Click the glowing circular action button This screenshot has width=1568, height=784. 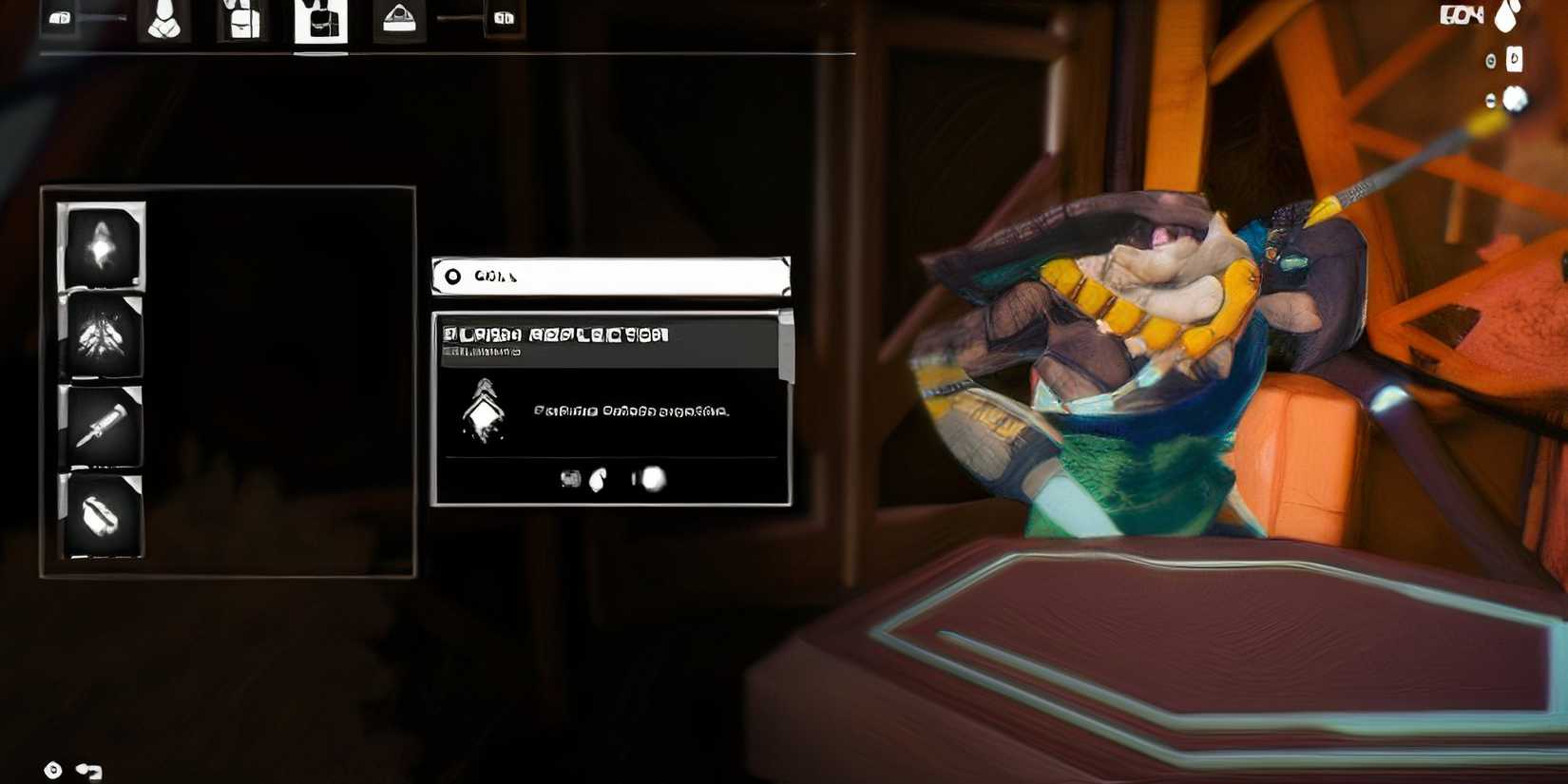654,480
